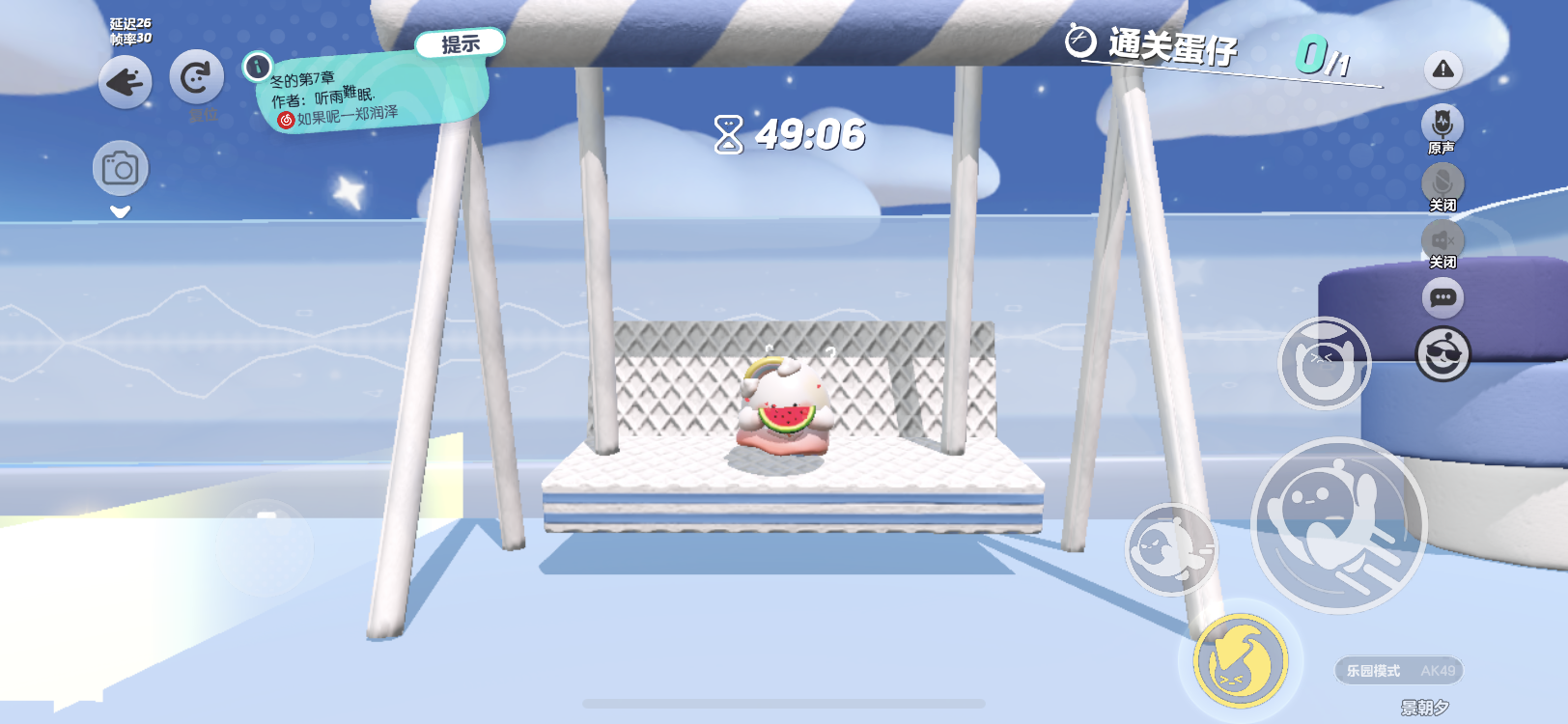Tap the back arrow button
This screenshot has height=724, width=1568.
(125, 82)
